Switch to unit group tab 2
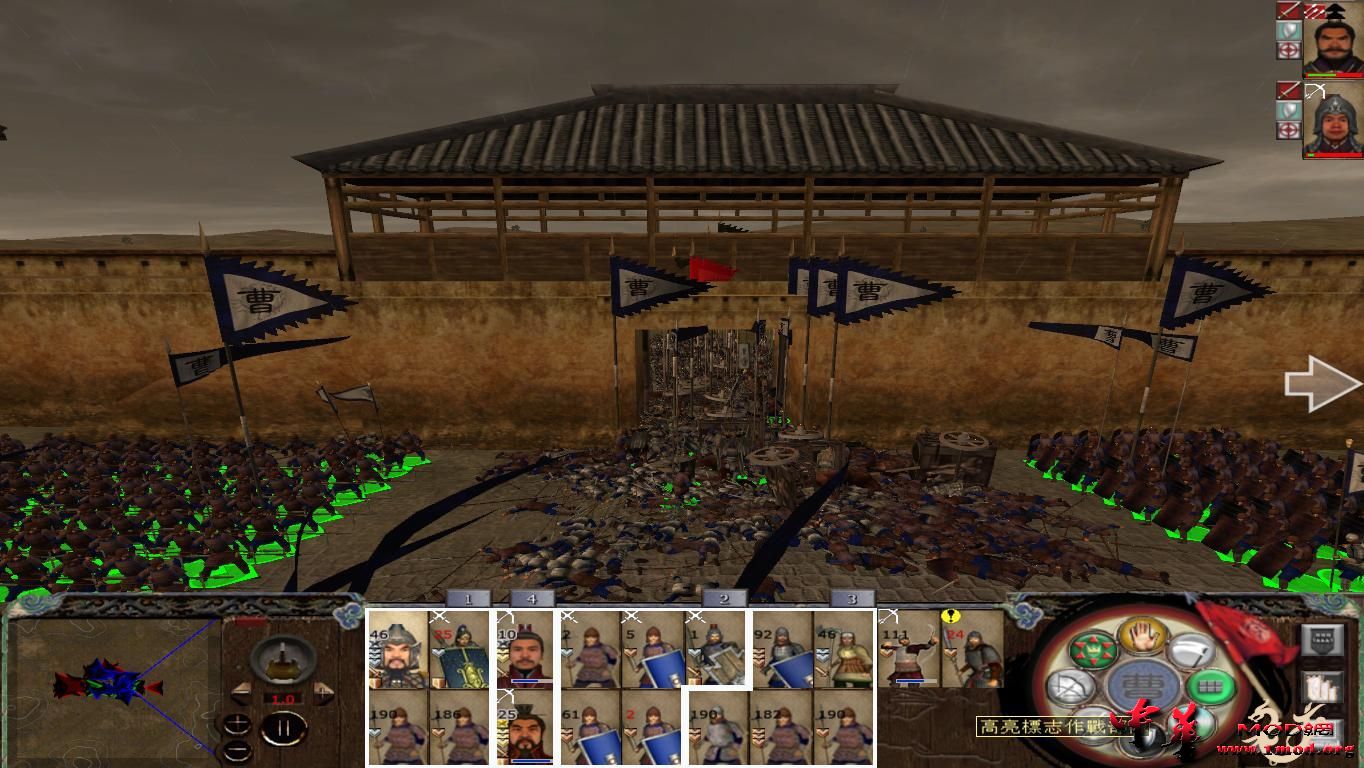The width and height of the screenshot is (1364, 768). [722, 598]
